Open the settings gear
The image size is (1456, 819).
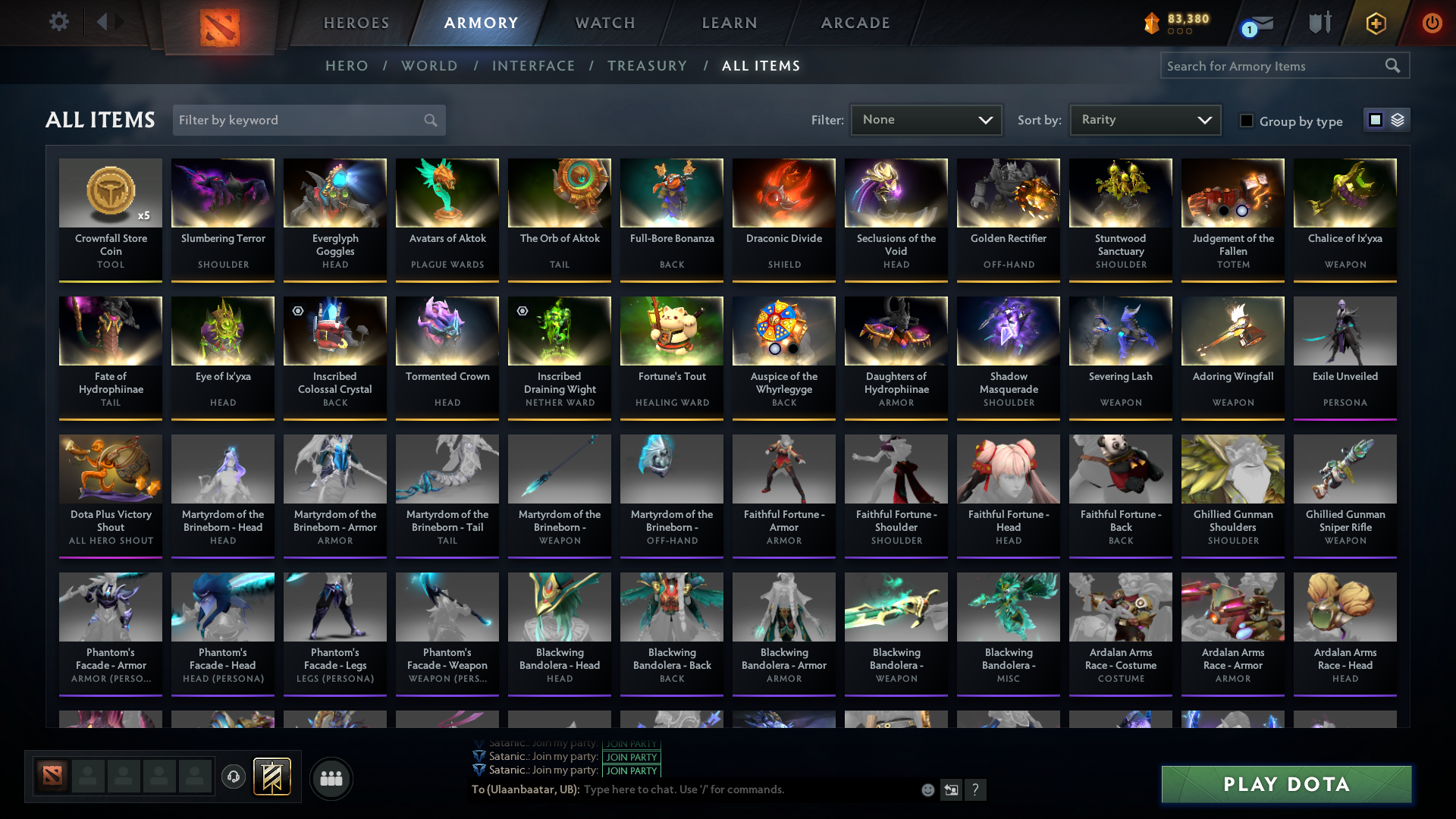pyautogui.click(x=59, y=22)
